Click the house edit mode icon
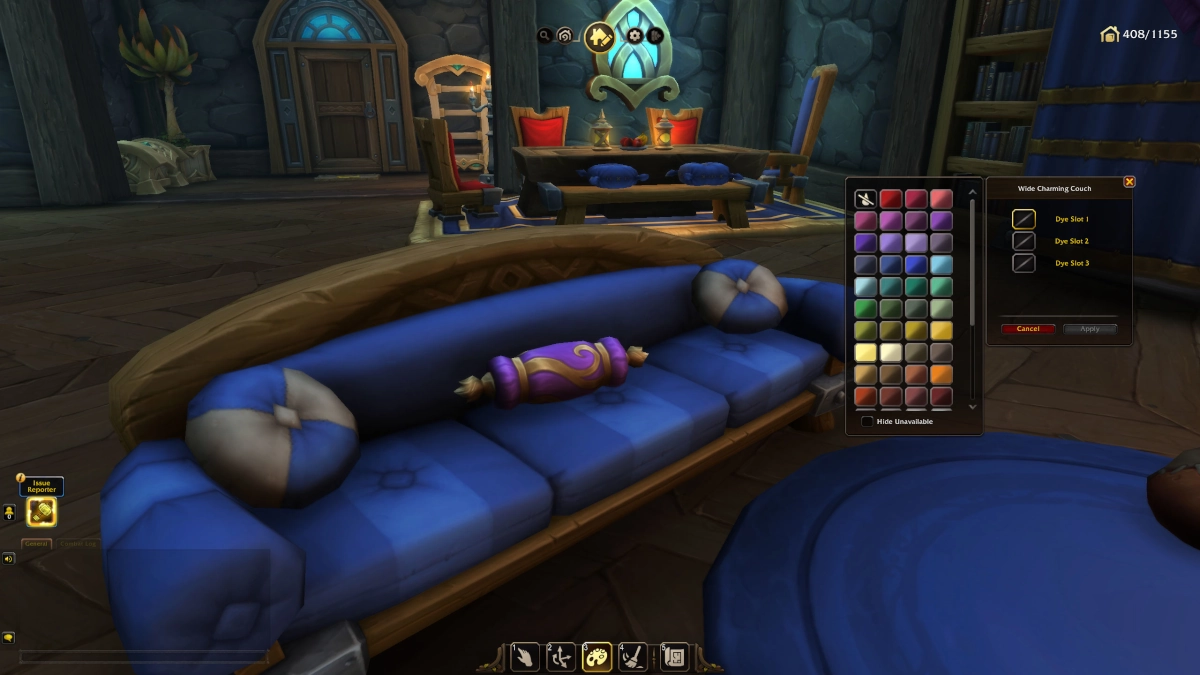Image resolution: width=1200 pixels, height=675 pixels. [x=599, y=37]
